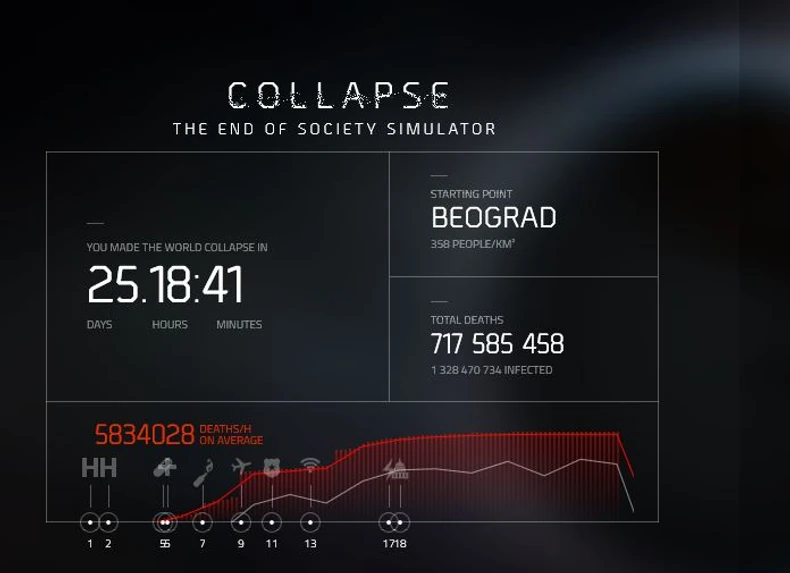Click the day 7 timeline marker

[202, 522]
